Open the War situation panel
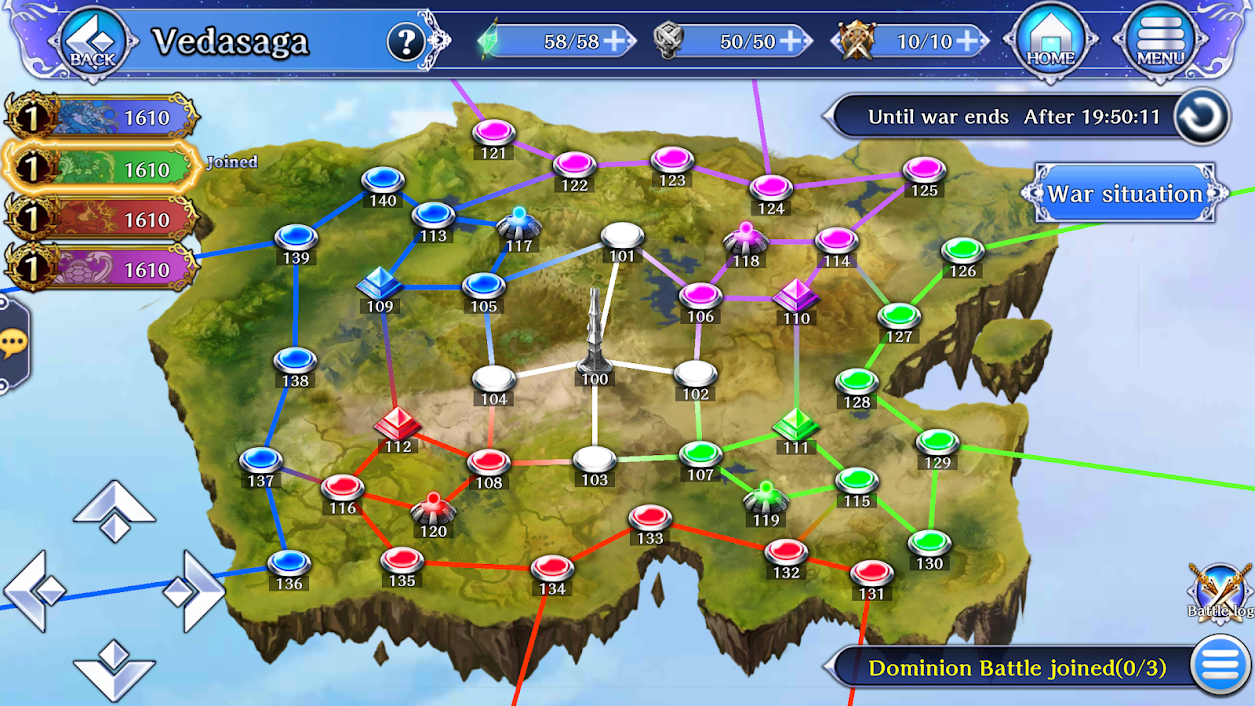Image resolution: width=1255 pixels, height=706 pixels. 1124,194
